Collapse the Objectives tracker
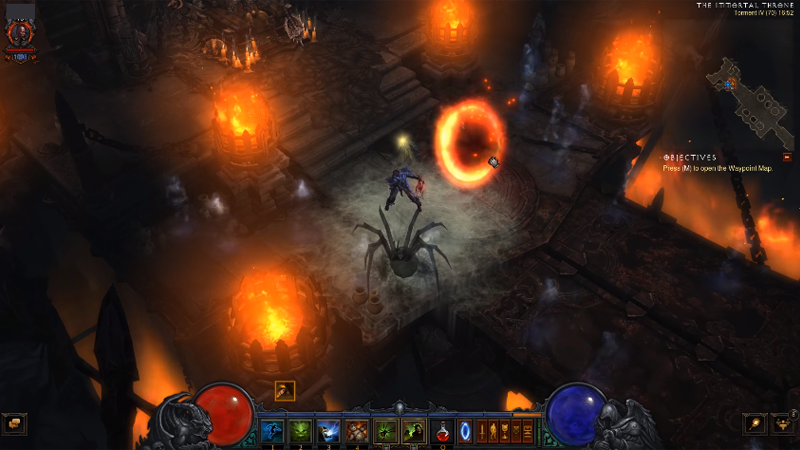The height and width of the screenshot is (450, 800). pos(787,157)
